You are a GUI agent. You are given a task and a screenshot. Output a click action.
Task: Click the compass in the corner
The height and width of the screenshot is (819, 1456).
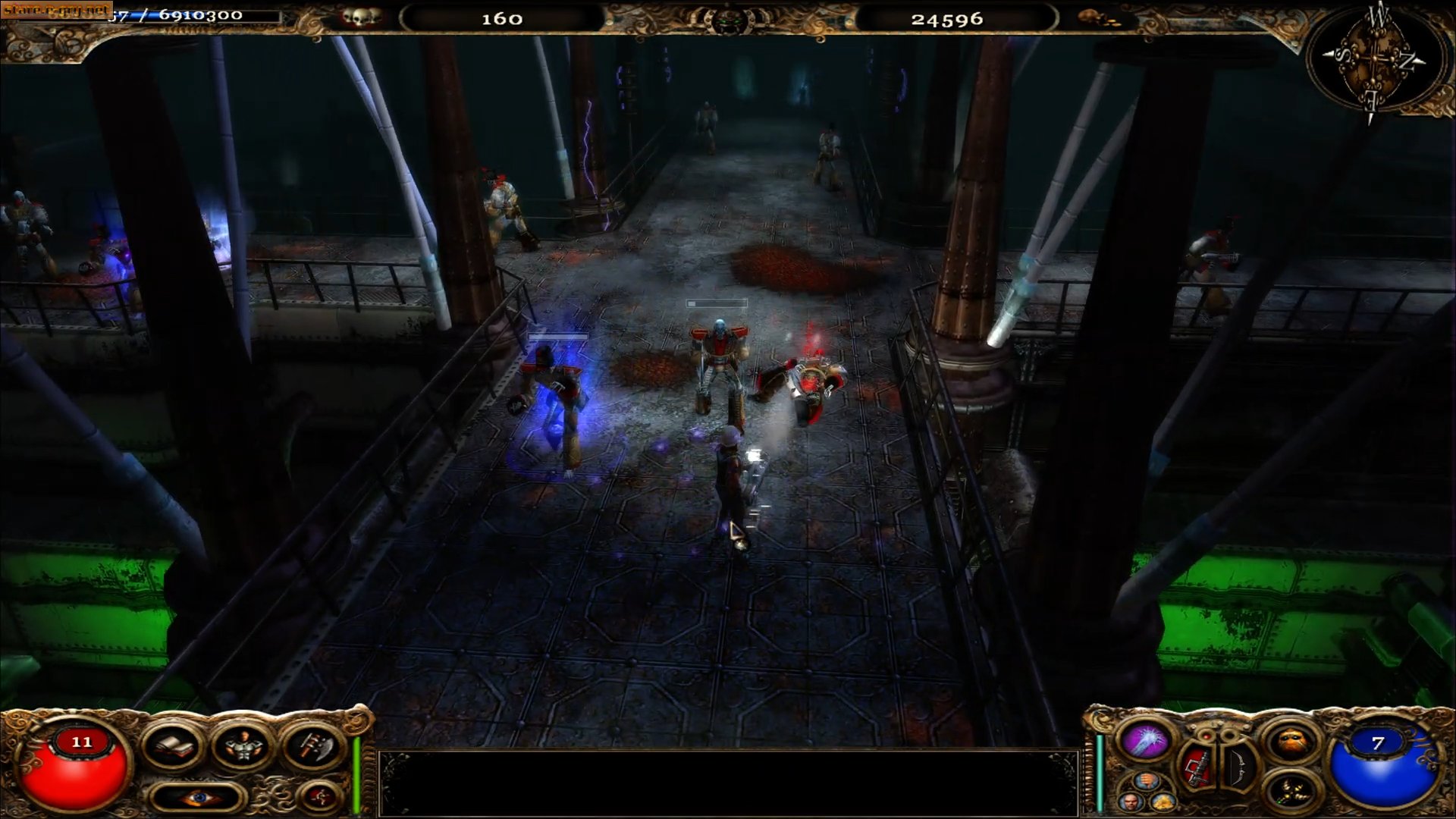[x=1373, y=63]
